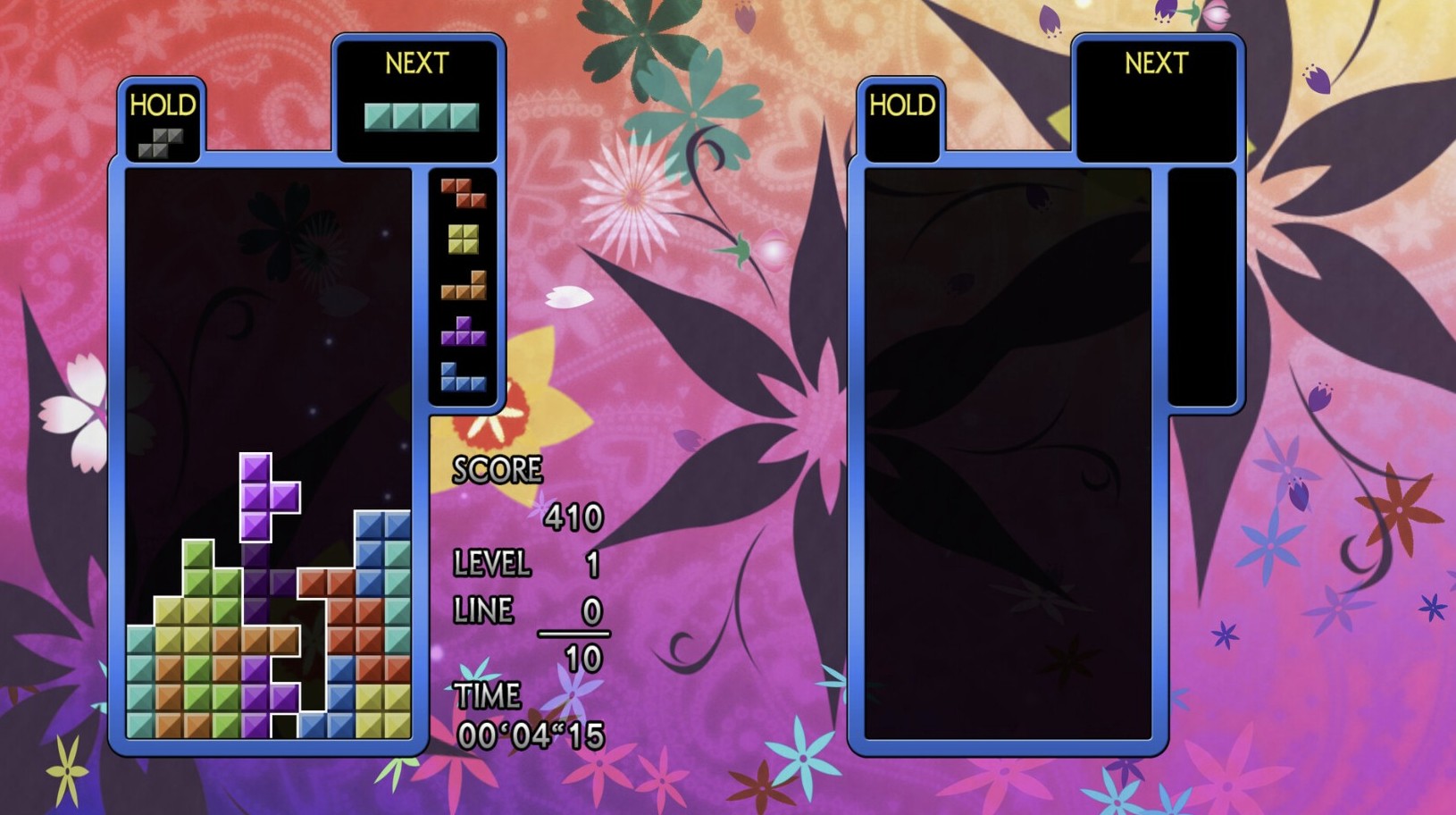Click the orange S-piece in the queue
Screen dimensions: 1456x815
(464, 195)
